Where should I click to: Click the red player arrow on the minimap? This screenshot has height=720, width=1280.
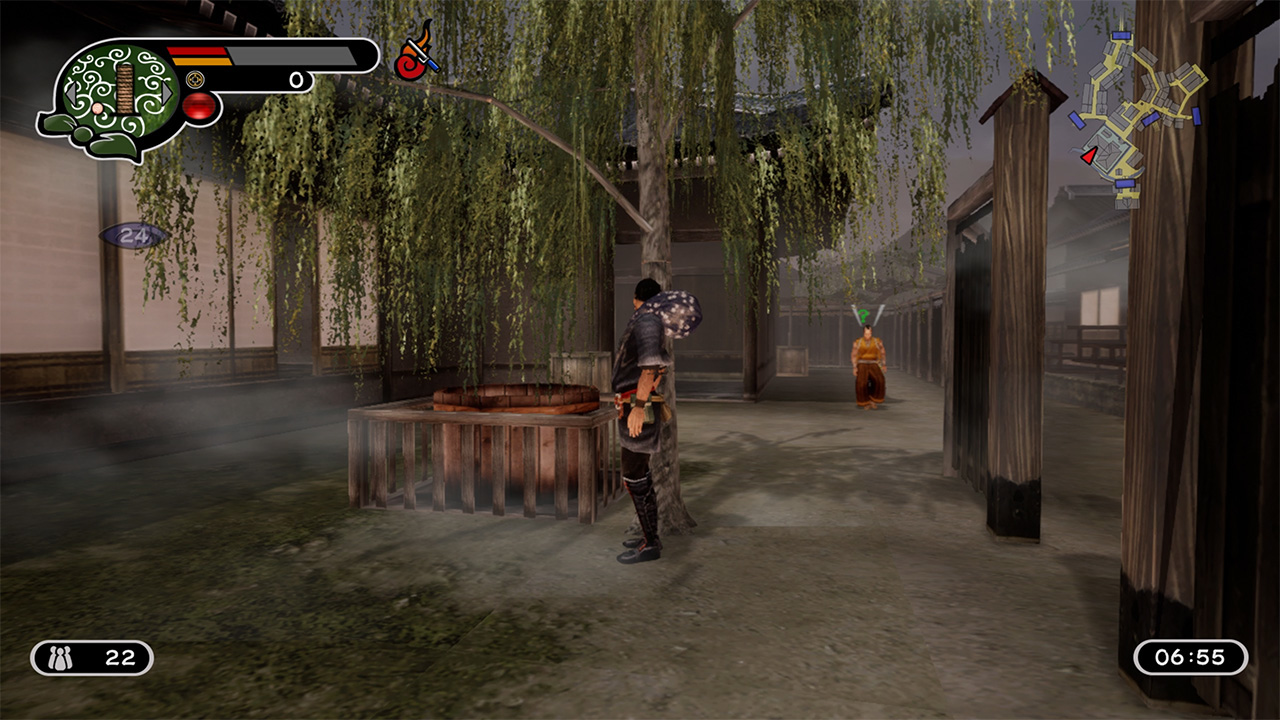click(1087, 156)
